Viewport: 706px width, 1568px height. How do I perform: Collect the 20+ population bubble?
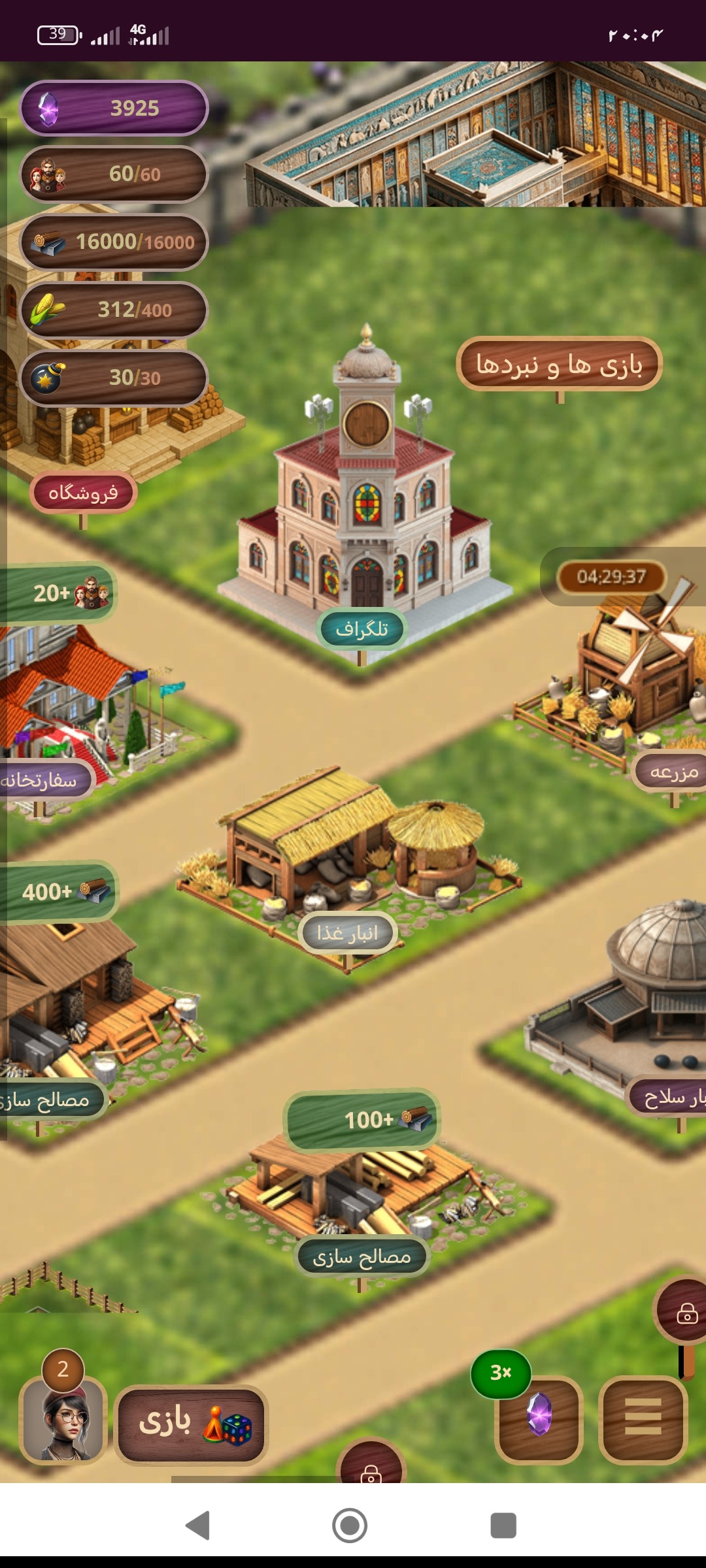click(x=60, y=593)
